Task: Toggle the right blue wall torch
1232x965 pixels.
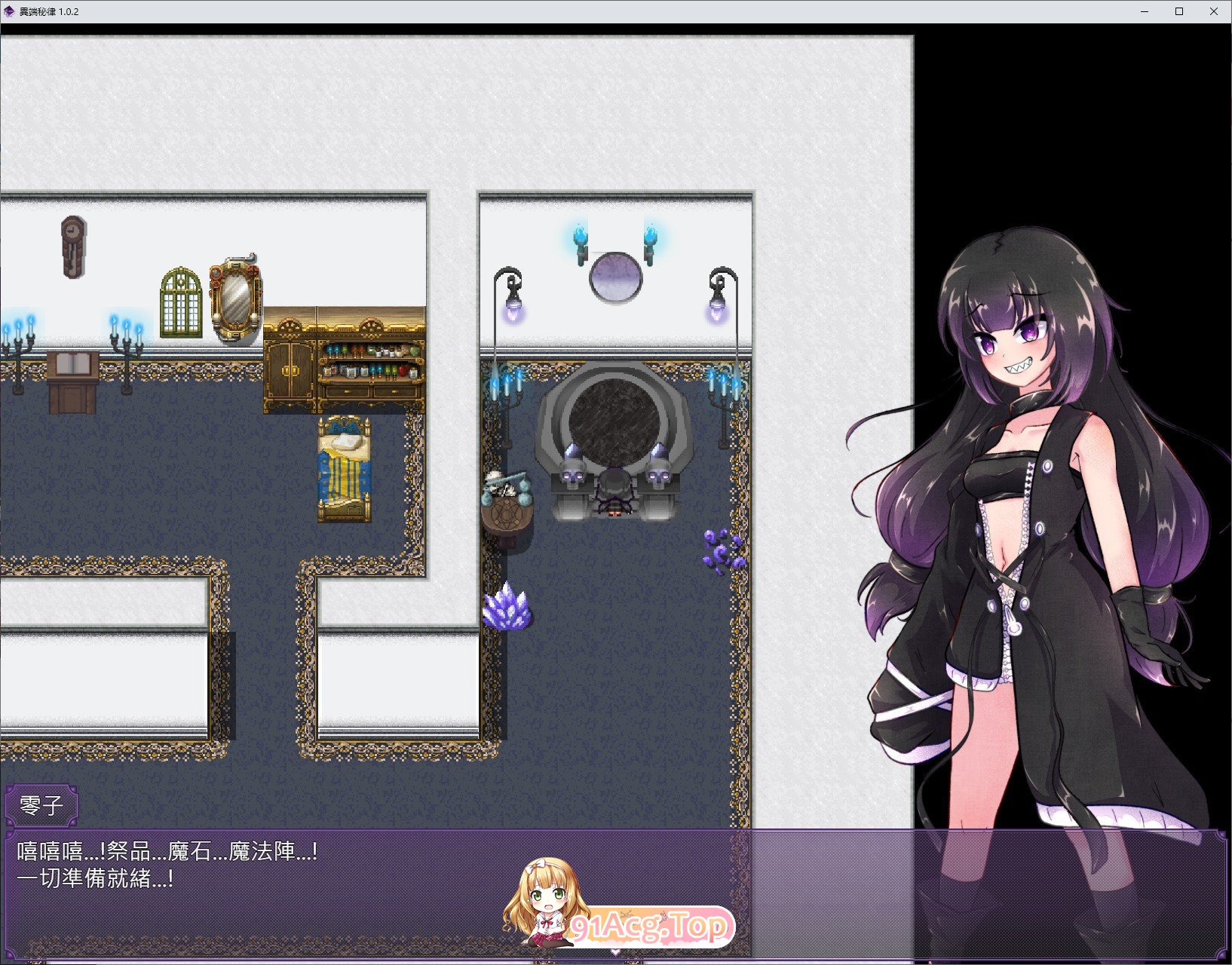Action: 649,240
